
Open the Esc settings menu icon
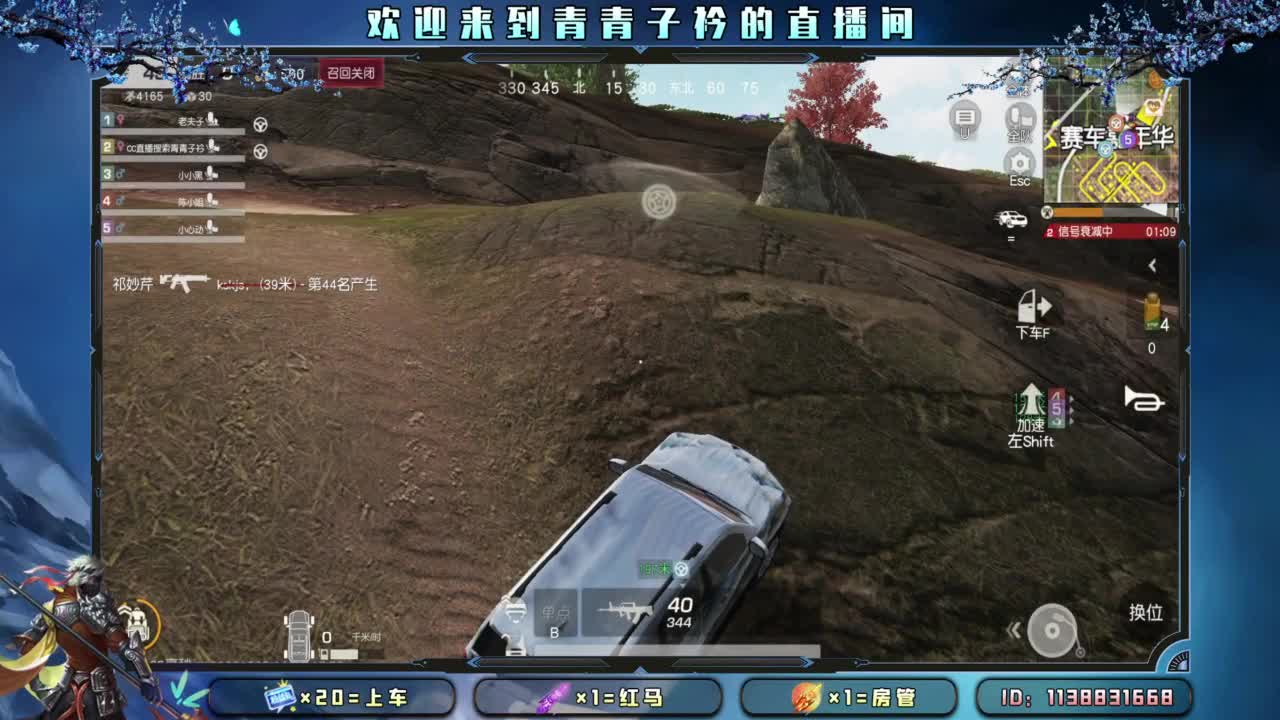pyautogui.click(x=1018, y=160)
